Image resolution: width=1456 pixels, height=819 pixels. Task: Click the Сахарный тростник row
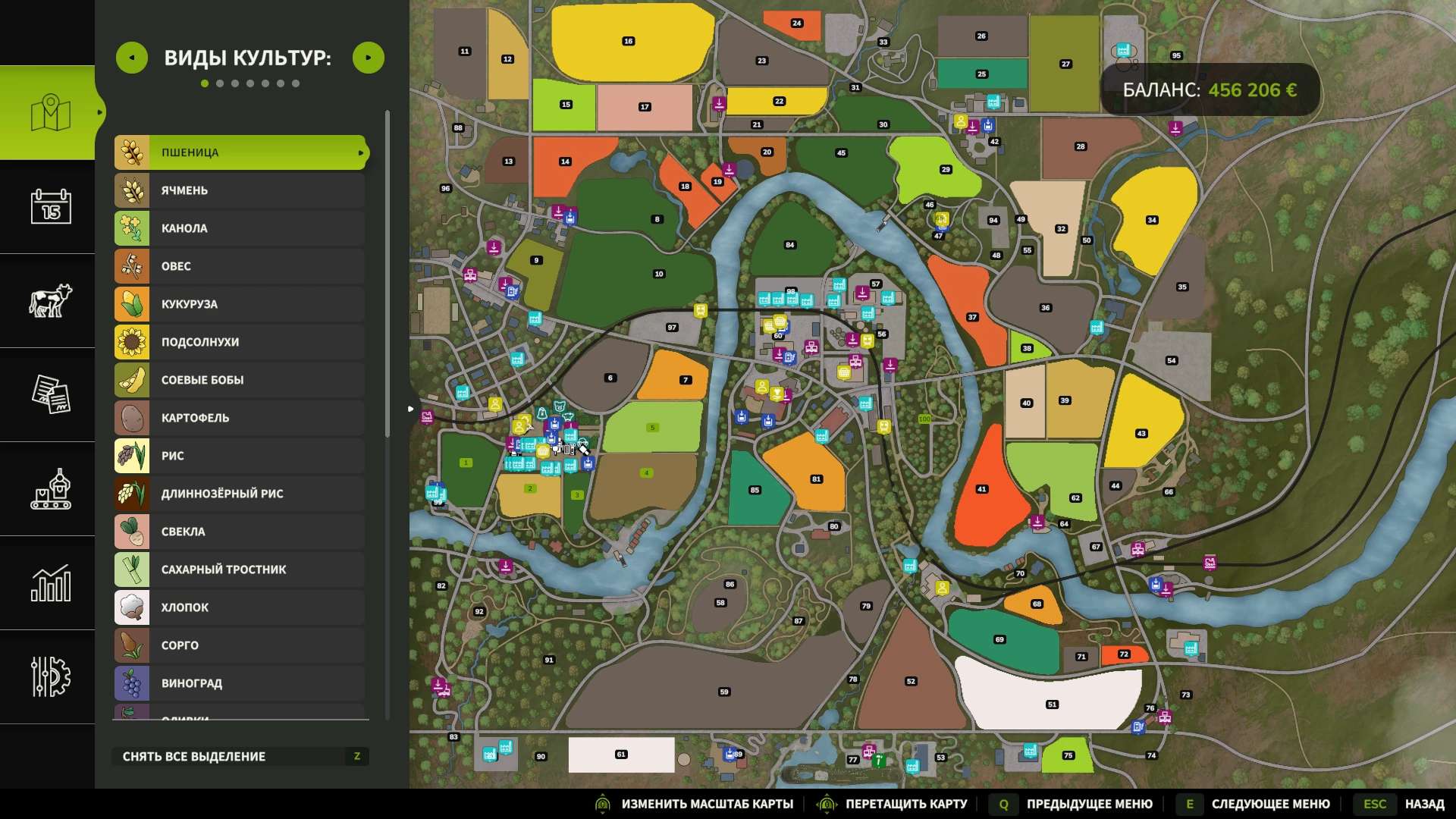coord(240,570)
